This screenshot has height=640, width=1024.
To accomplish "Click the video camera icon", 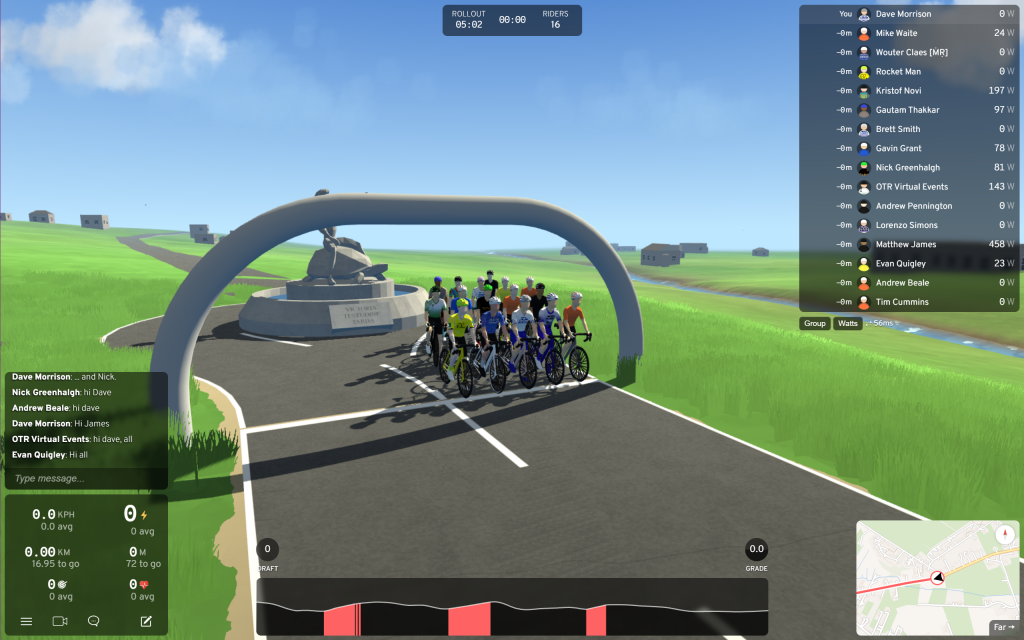I will 60,621.
